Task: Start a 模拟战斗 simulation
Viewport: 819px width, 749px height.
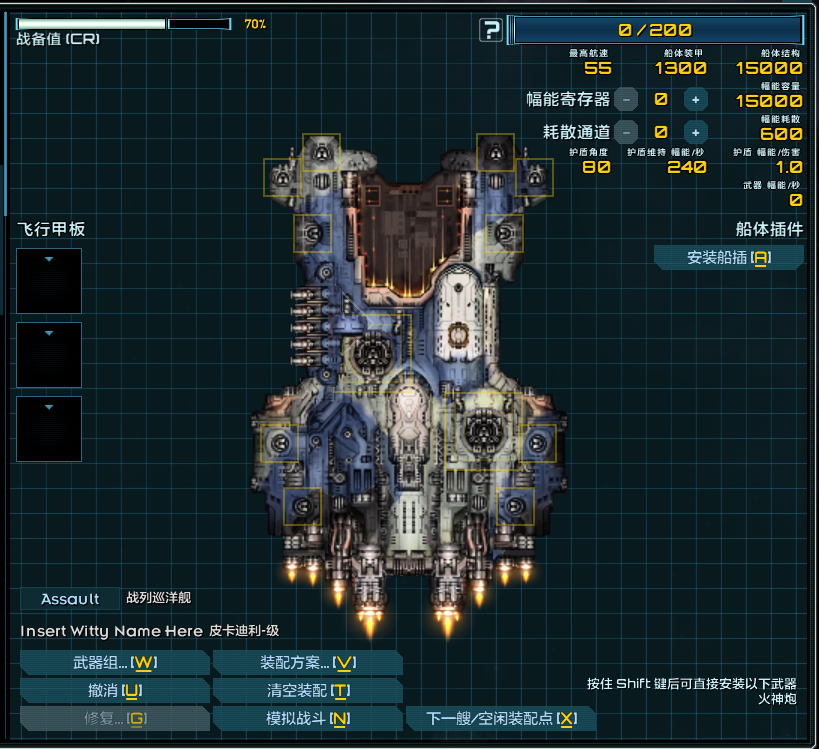Action: [x=308, y=719]
